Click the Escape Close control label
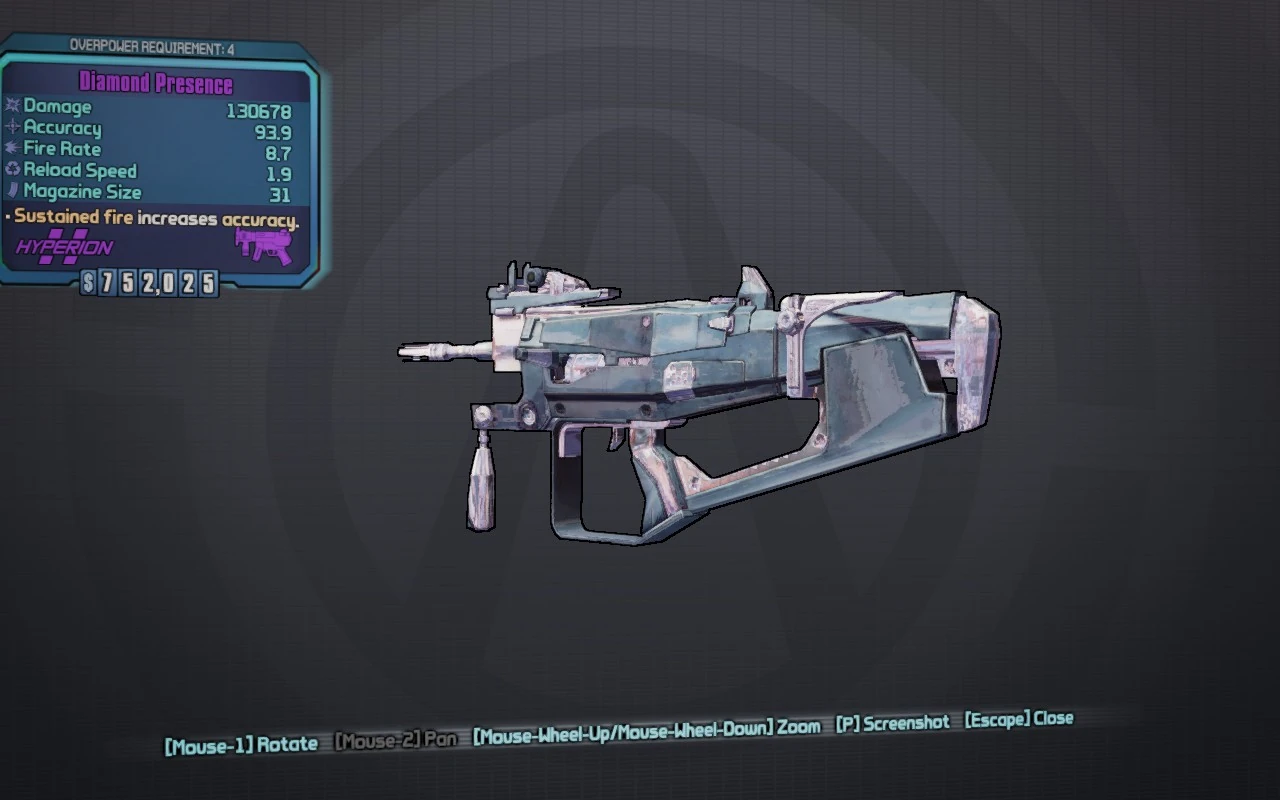Screen dimensions: 1280x800 click(1016, 720)
